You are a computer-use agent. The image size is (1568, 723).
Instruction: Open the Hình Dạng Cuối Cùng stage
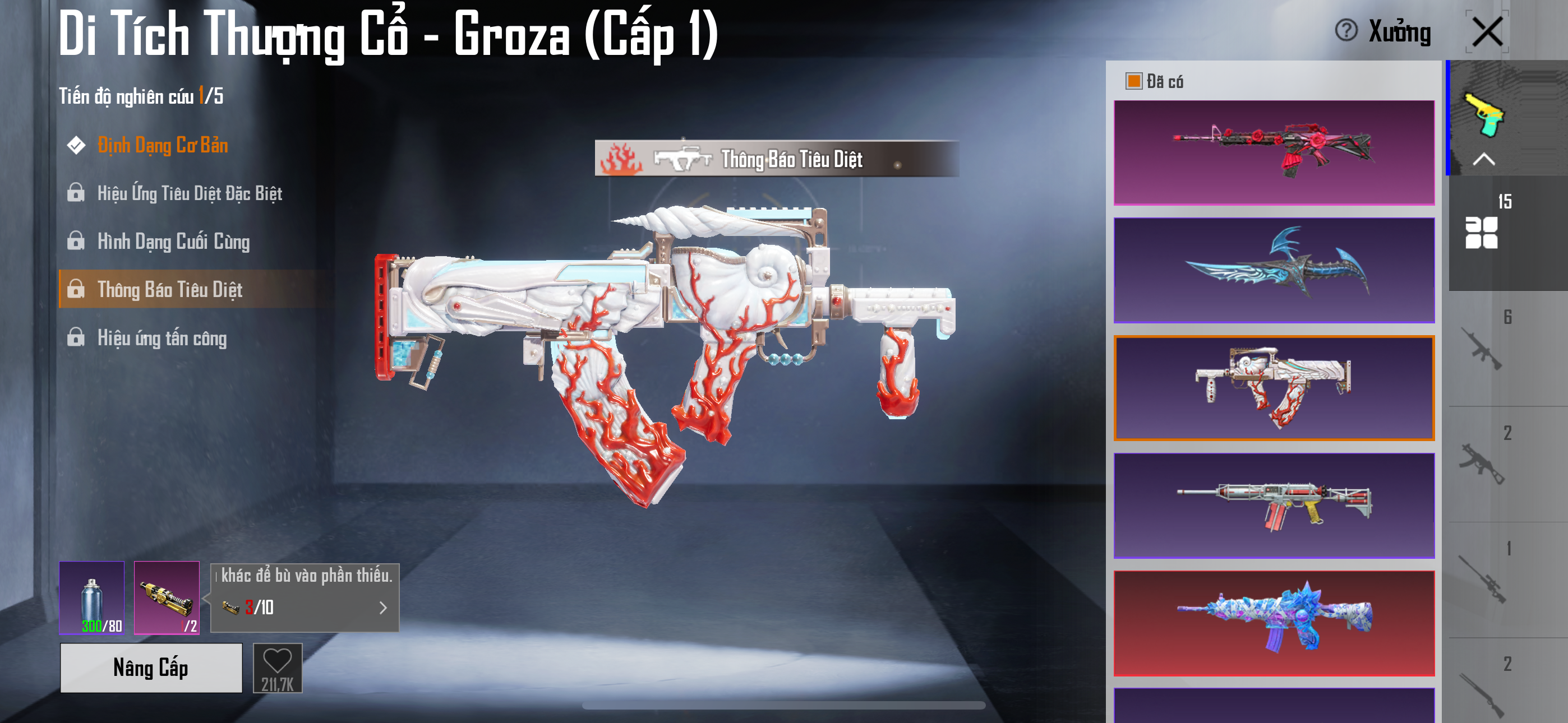[173, 242]
